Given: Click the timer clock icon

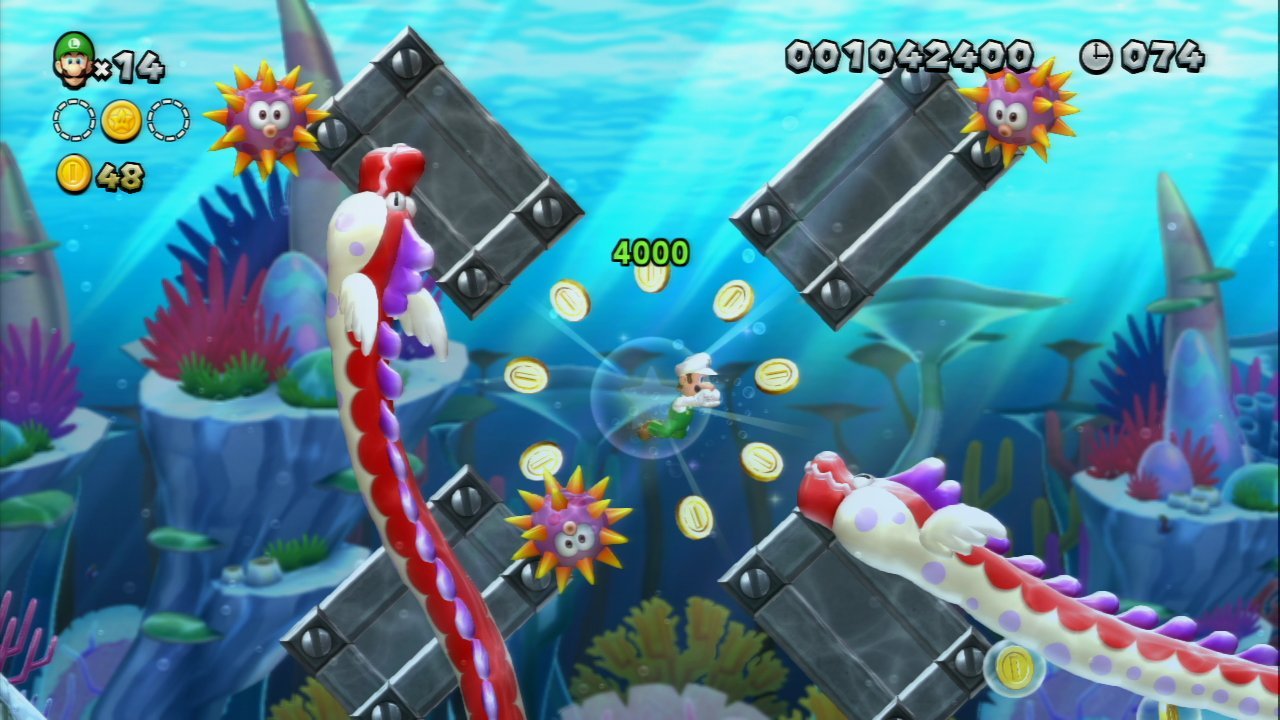Looking at the screenshot, I should tap(1096, 56).
